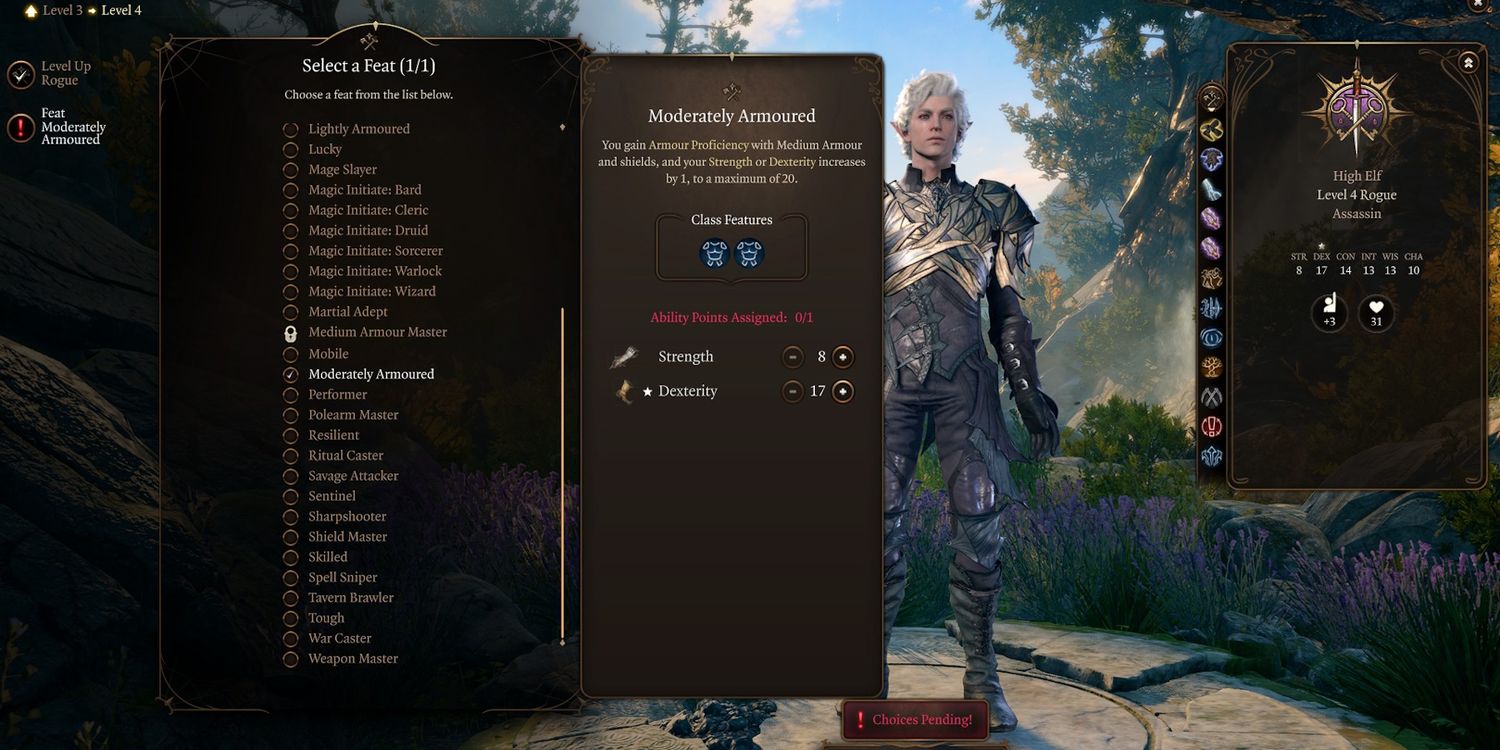Select the Performer feat
The image size is (1500, 750).
coord(337,395)
